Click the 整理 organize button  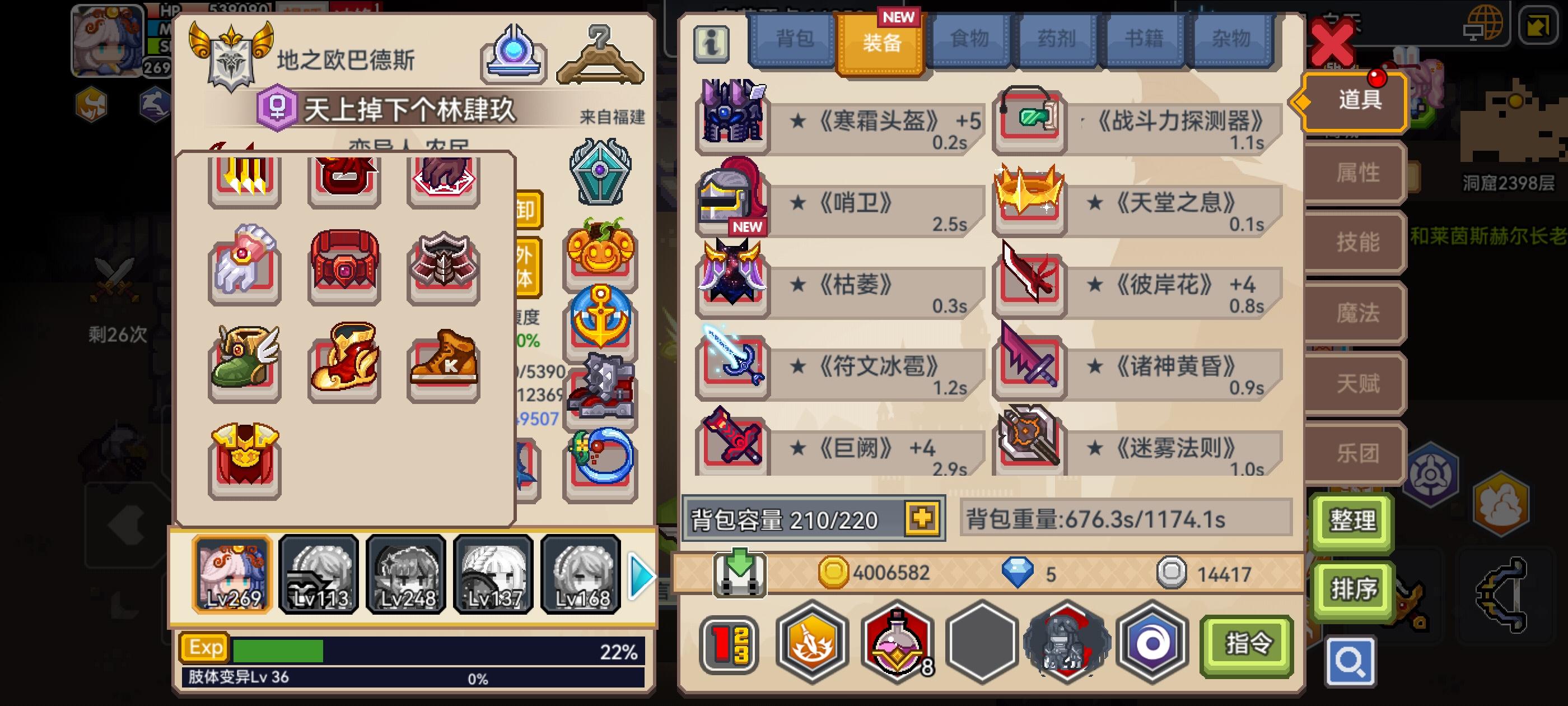(1352, 522)
